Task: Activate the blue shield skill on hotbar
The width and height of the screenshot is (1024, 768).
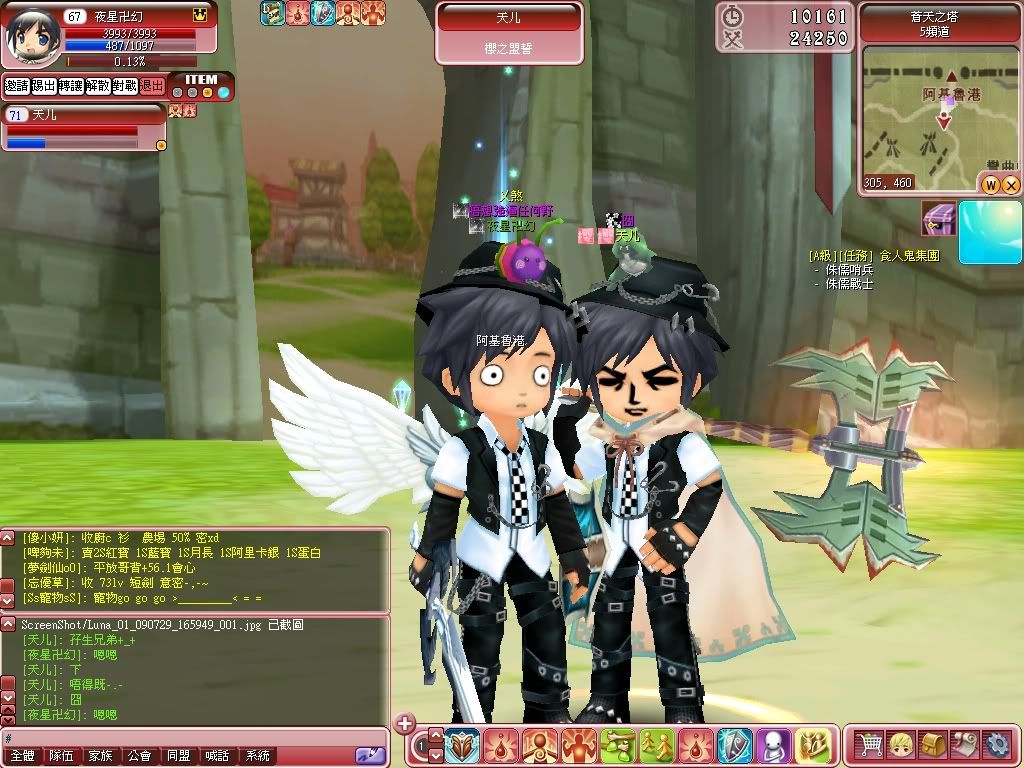Action: [x=735, y=746]
